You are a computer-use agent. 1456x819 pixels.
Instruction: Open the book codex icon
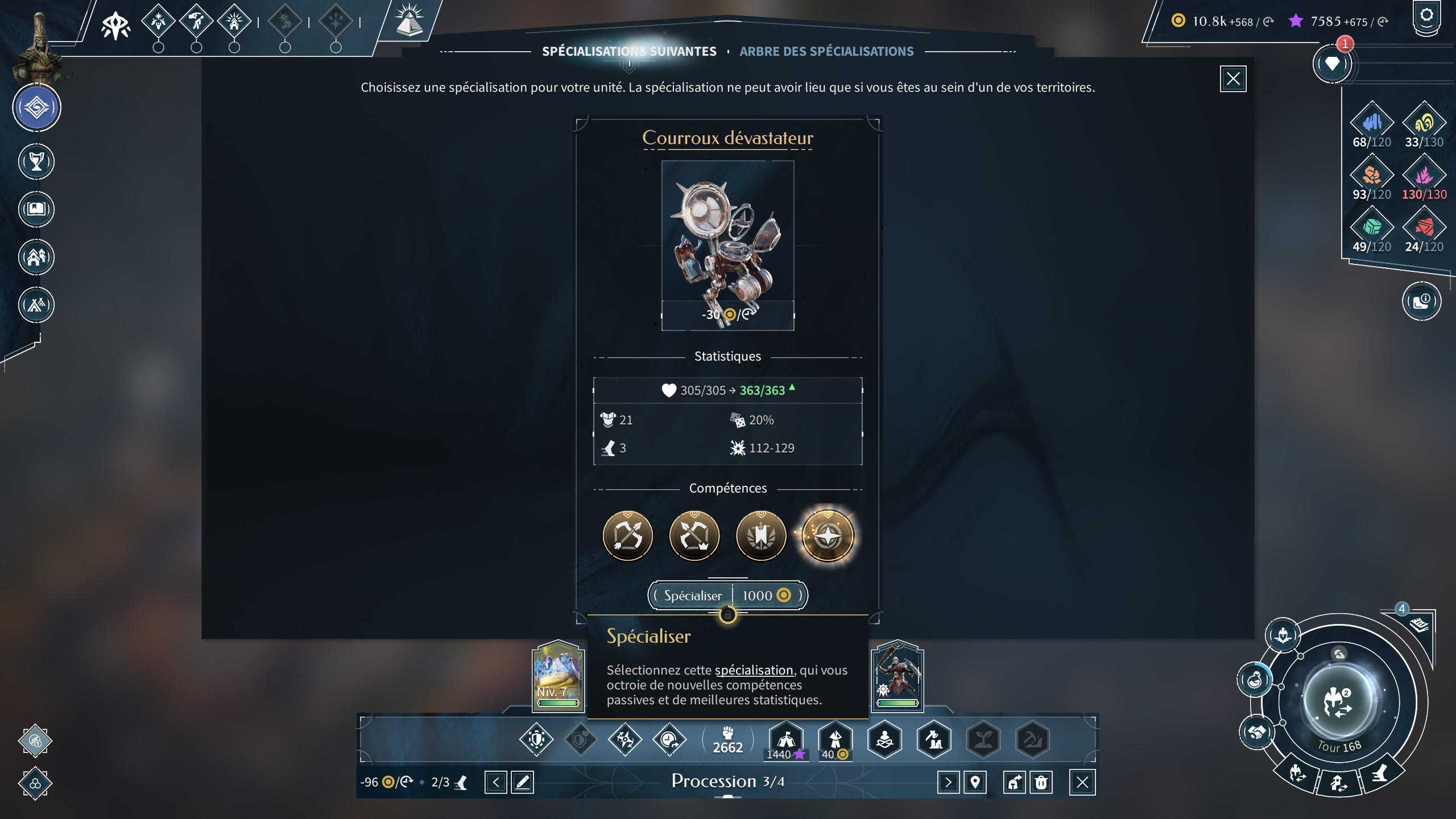click(x=36, y=209)
